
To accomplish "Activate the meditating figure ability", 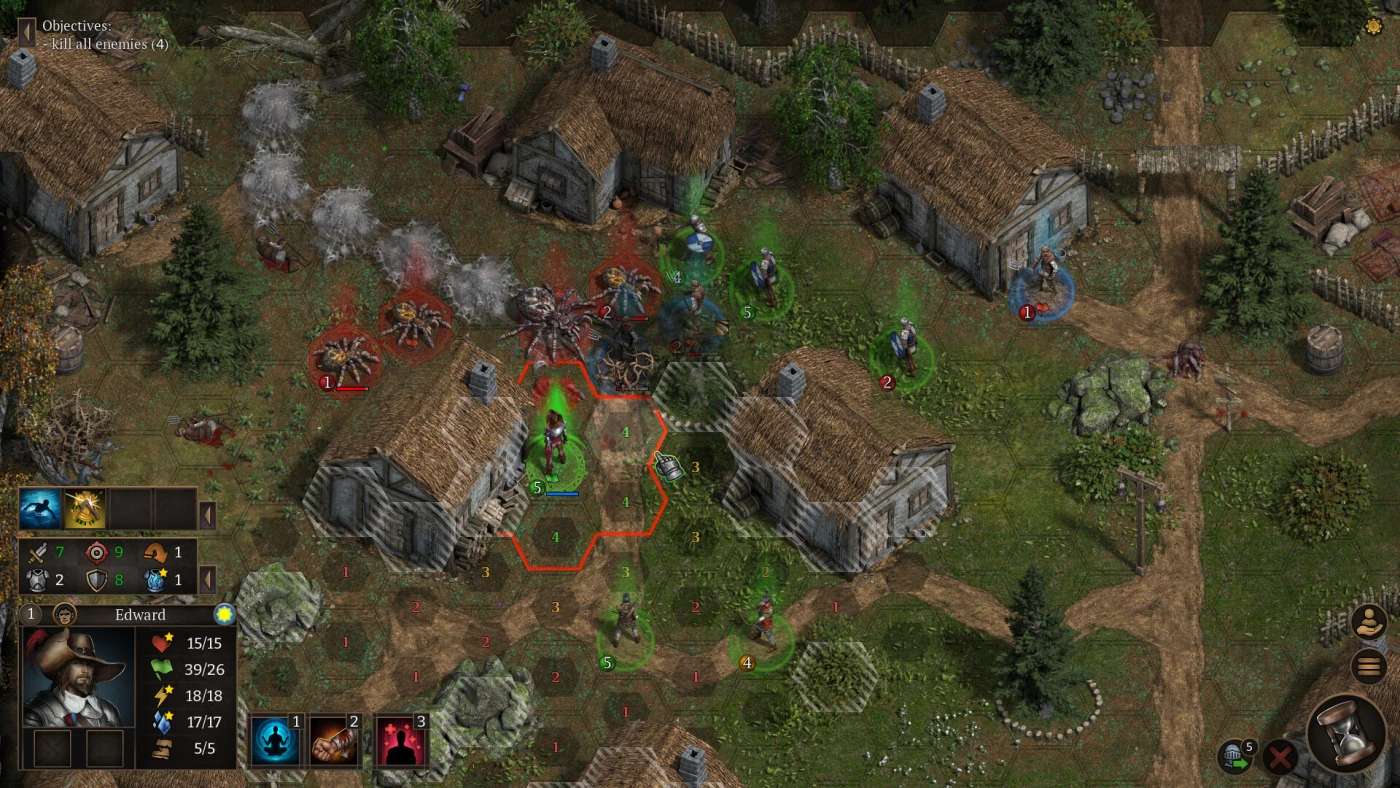I will click(x=275, y=740).
